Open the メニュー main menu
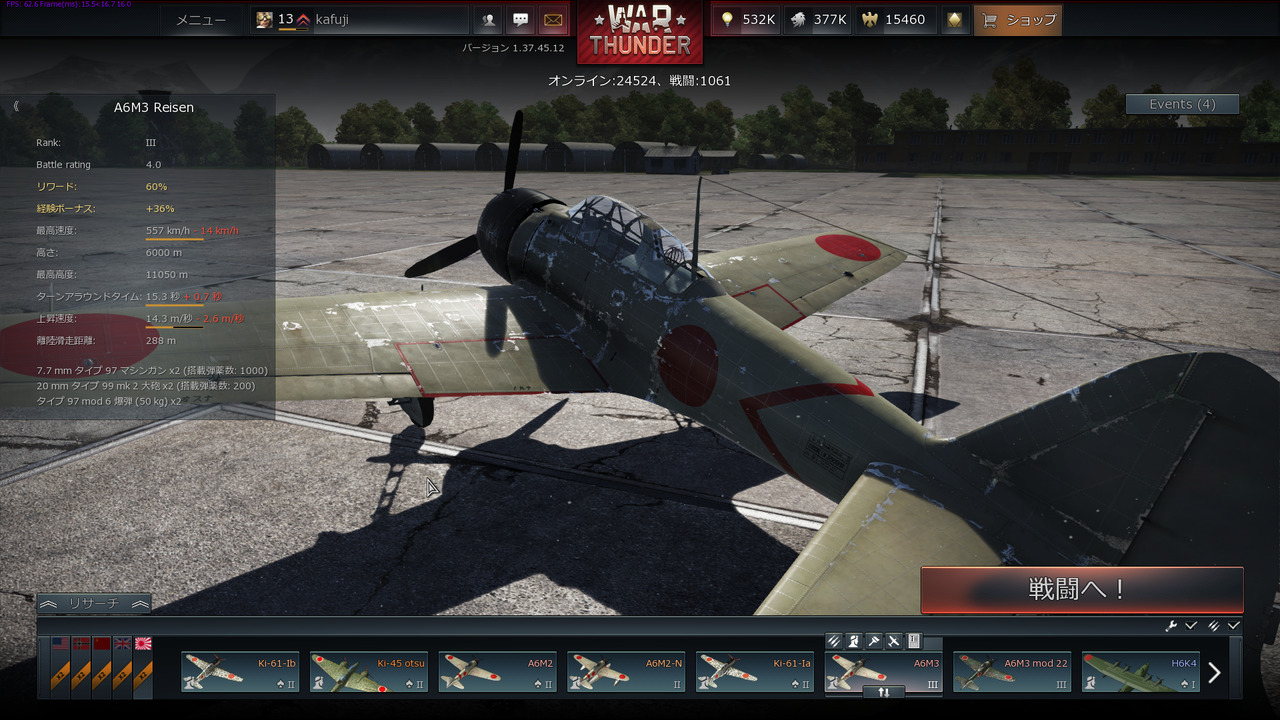Screen dimensions: 1280x720 pos(201,20)
